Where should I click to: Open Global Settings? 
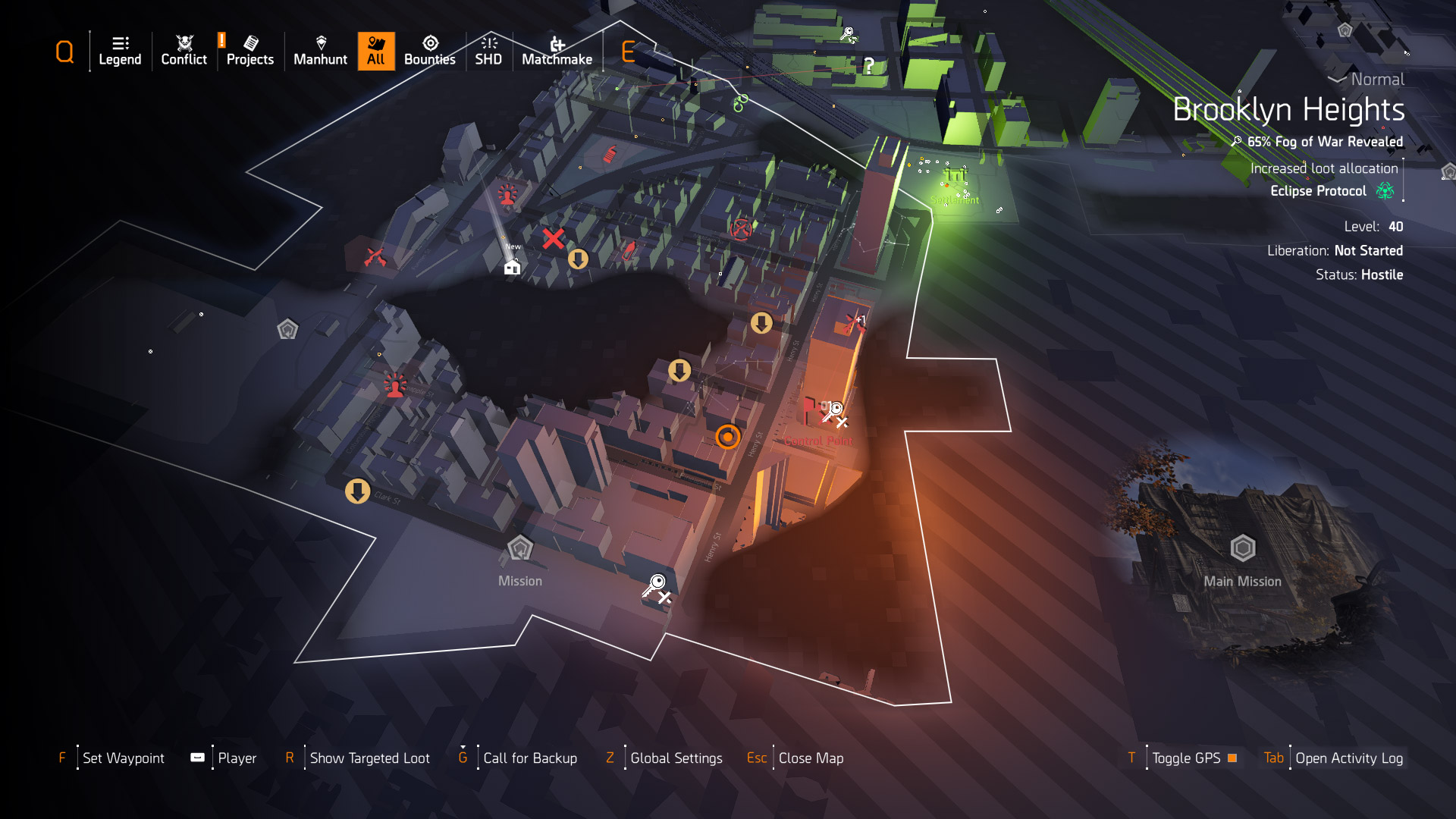tap(676, 758)
